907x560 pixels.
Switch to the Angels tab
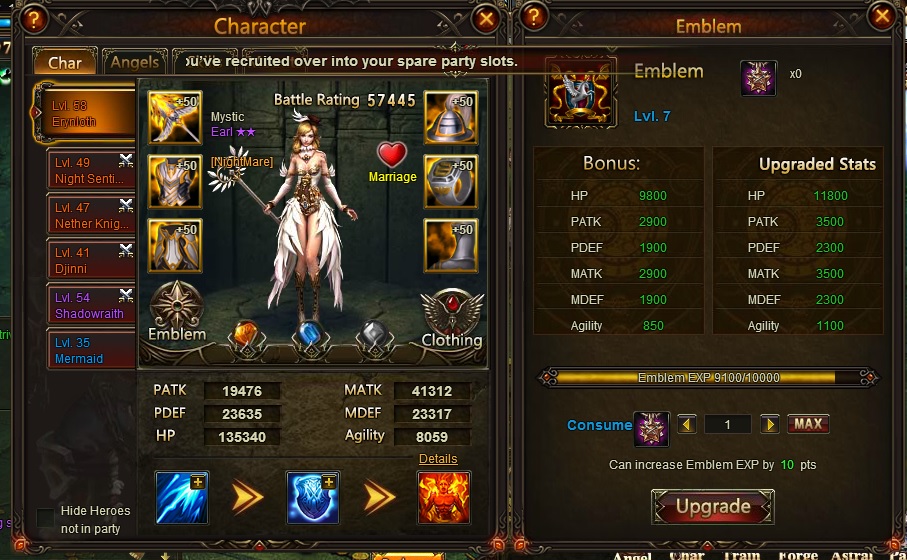(x=134, y=62)
